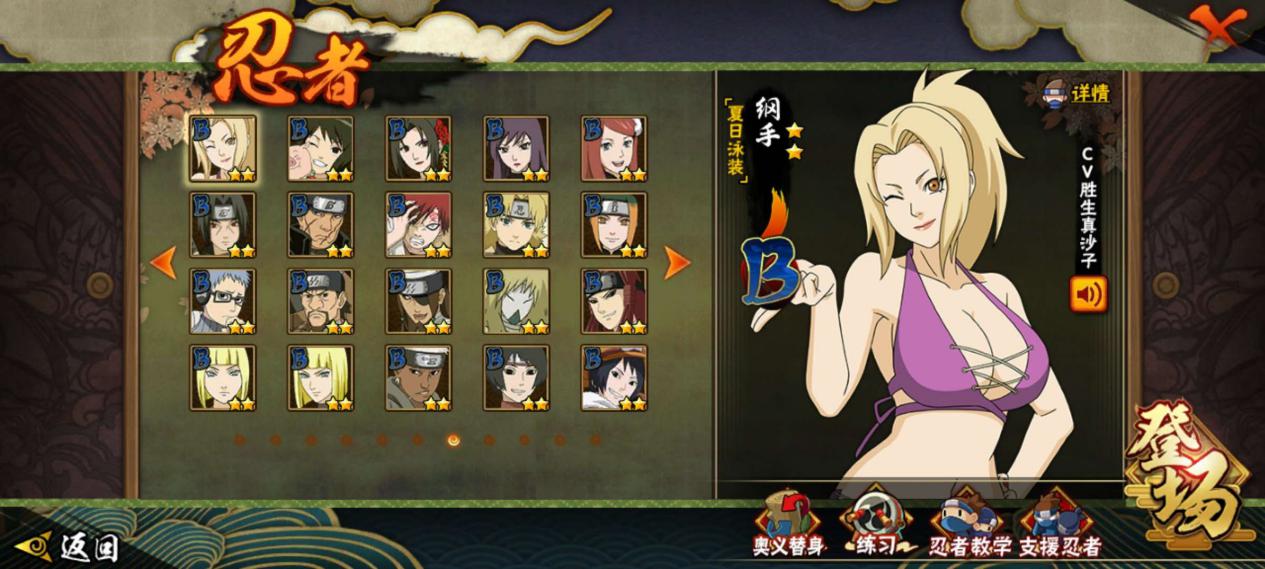1265x569 pixels.
Task: Show the previous ninja page with left arrow
Action: tap(163, 263)
